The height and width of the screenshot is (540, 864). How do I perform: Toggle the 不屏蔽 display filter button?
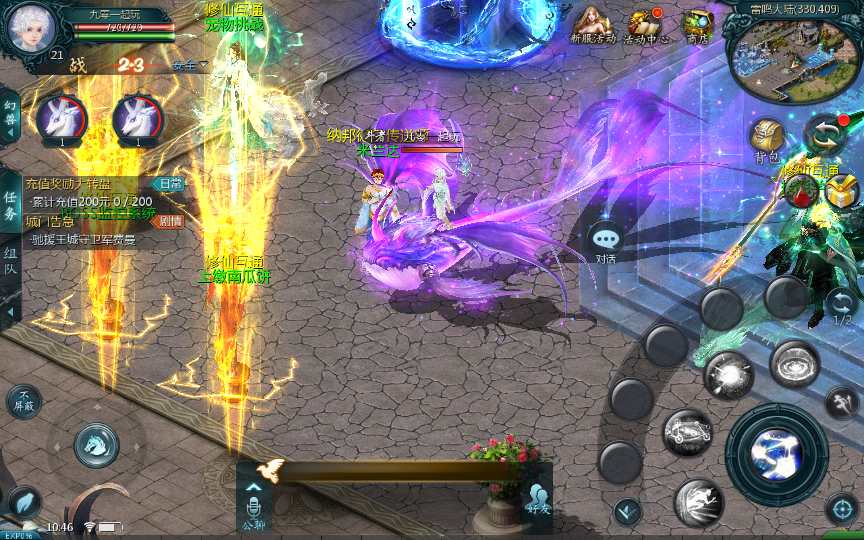[24, 401]
